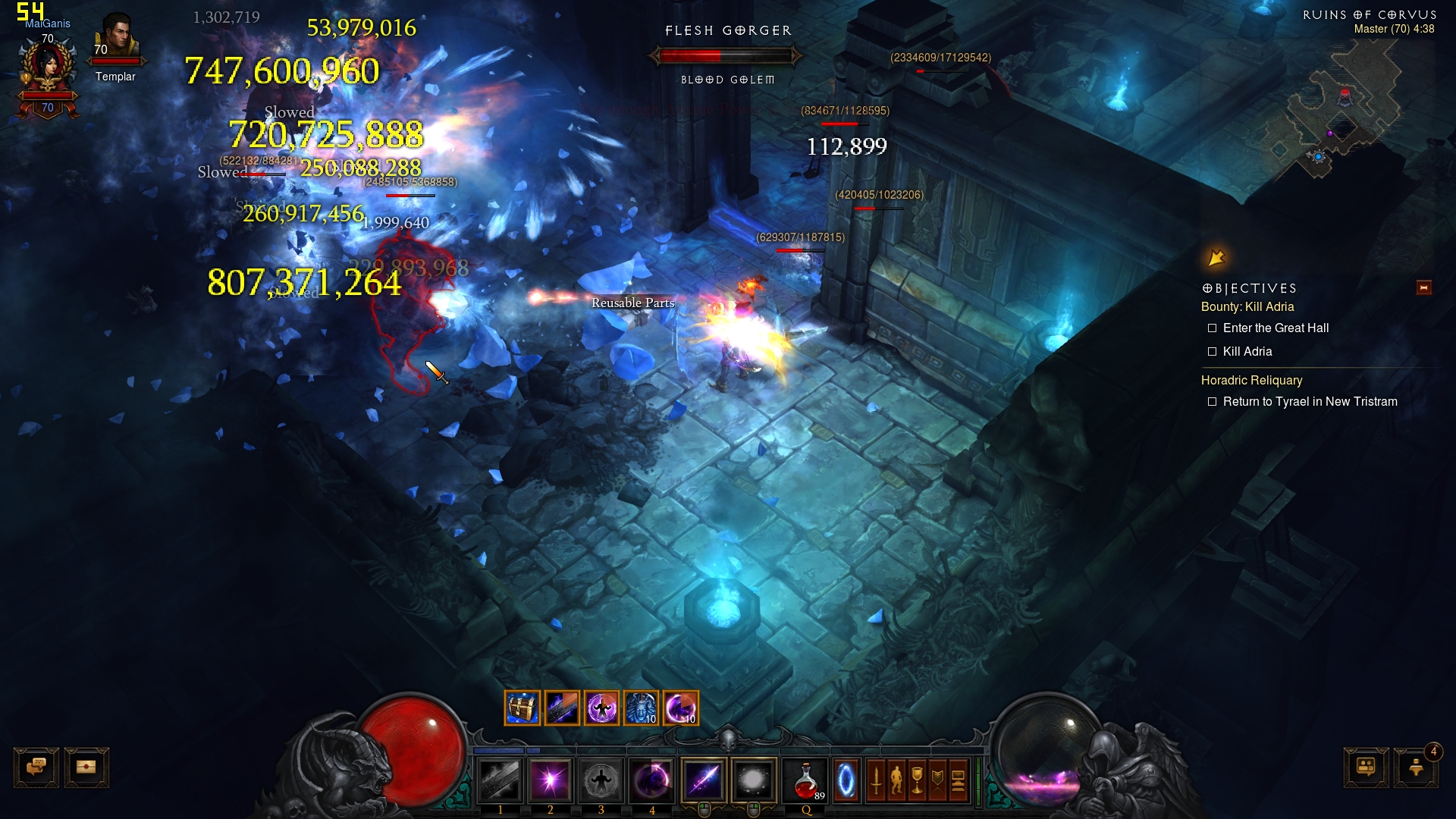Open the game menu computer button
Viewport: 1456px width, 819px height.
pos(958,780)
